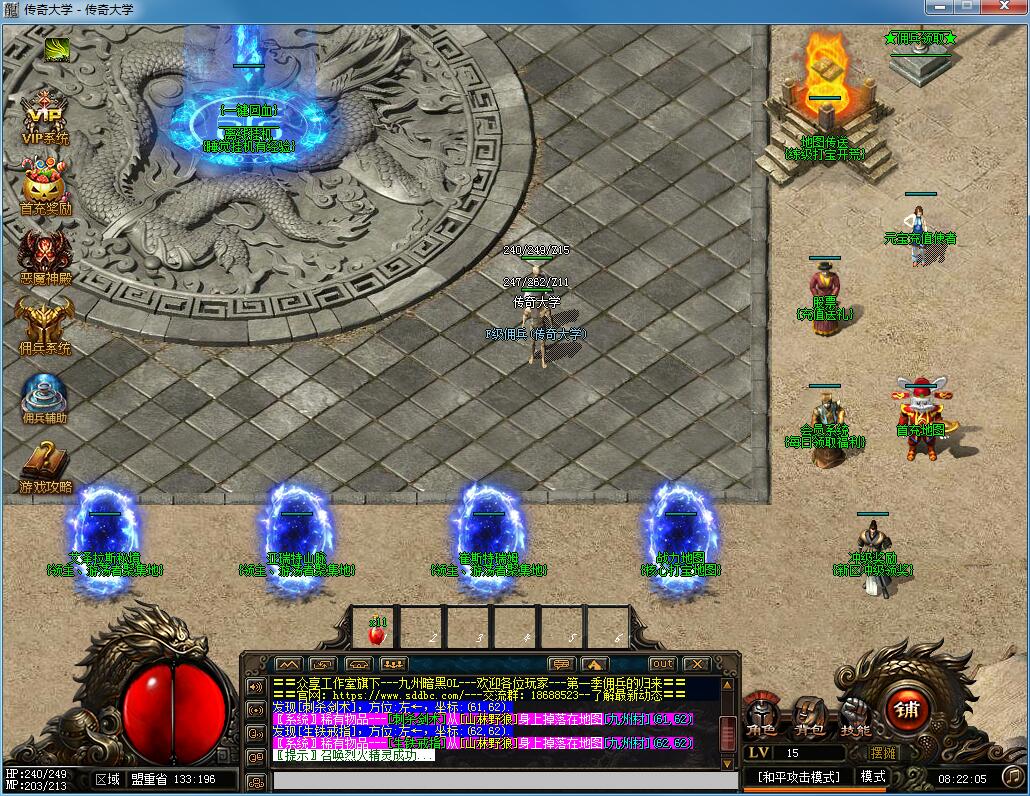The height and width of the screenshot is (796, 1030).
Task: Open the 游戏攻略 guide book
Action: coord(45,465)
